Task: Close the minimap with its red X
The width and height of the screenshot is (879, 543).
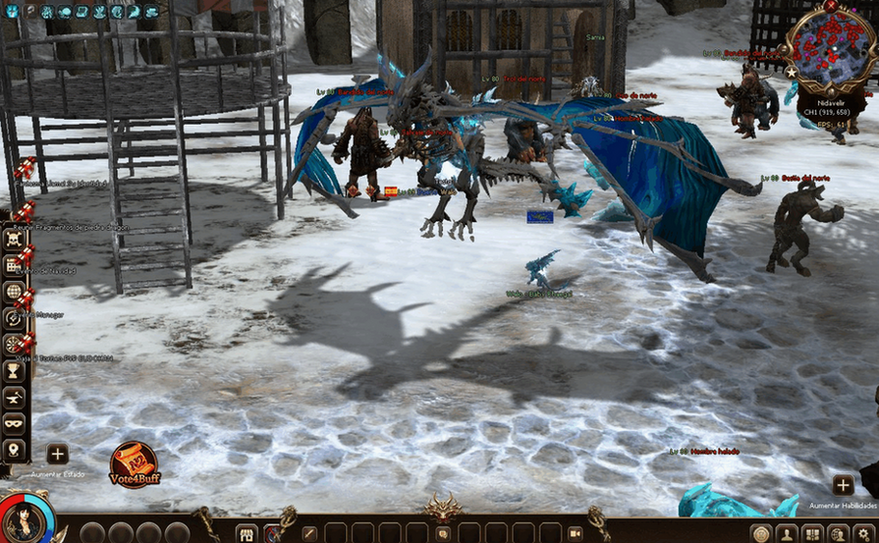Action: (831, 6)
